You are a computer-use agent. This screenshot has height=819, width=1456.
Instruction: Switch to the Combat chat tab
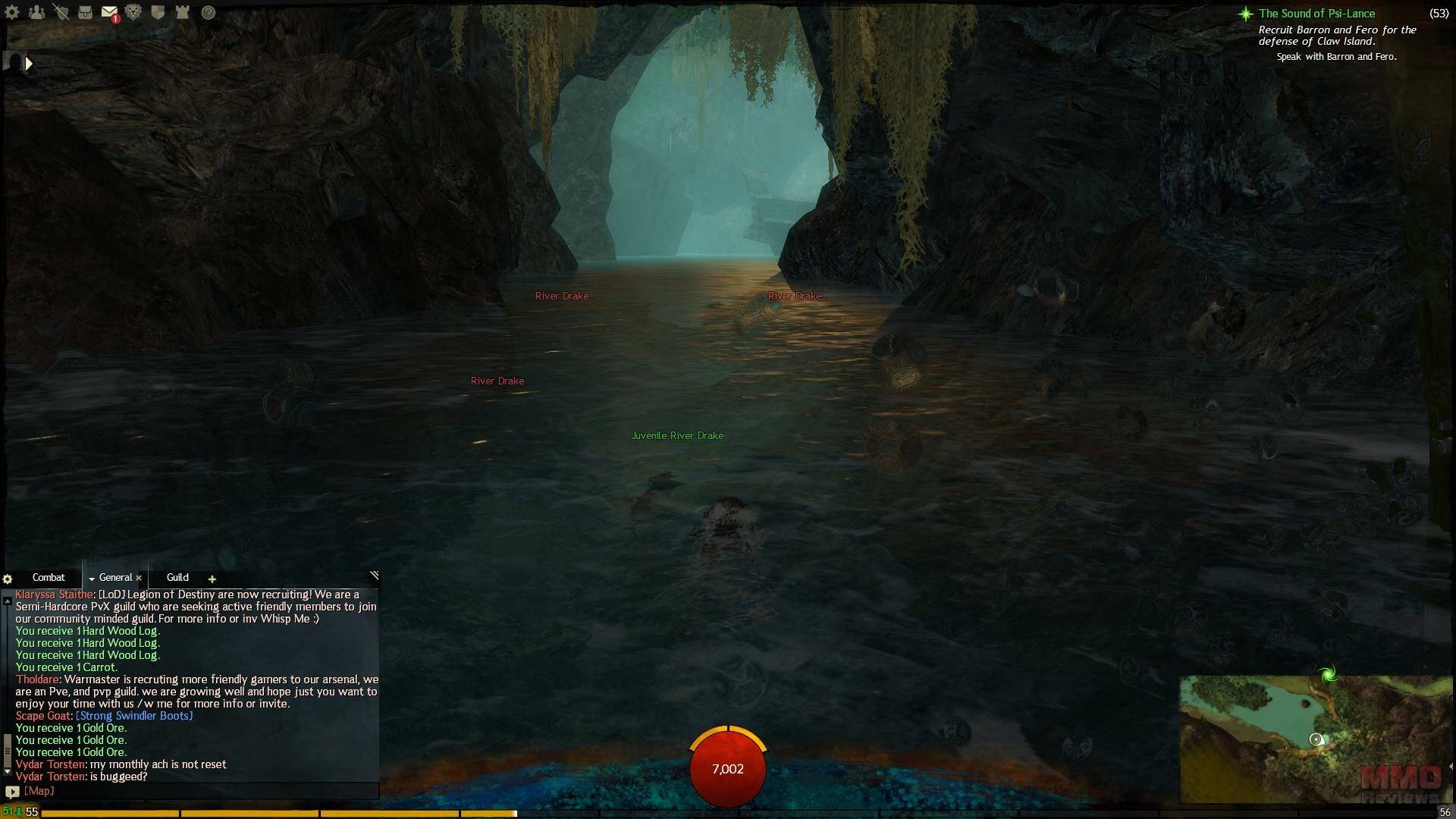49,578
